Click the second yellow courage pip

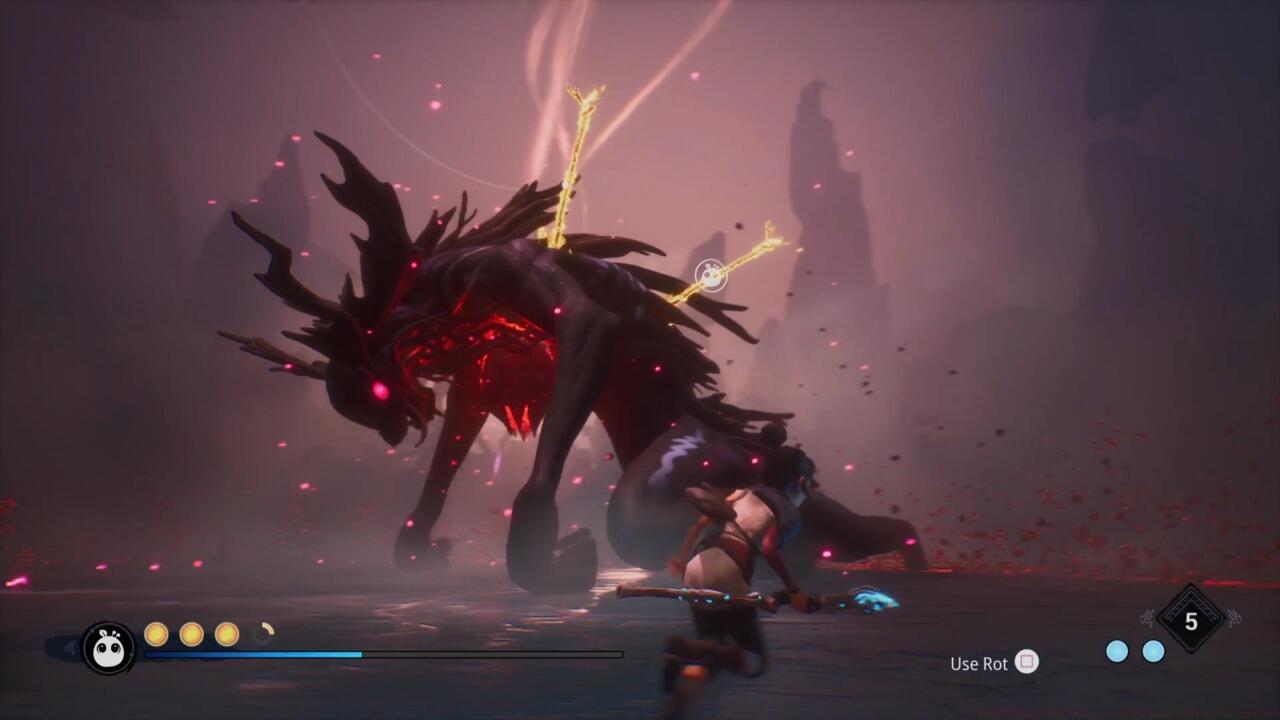193,634
